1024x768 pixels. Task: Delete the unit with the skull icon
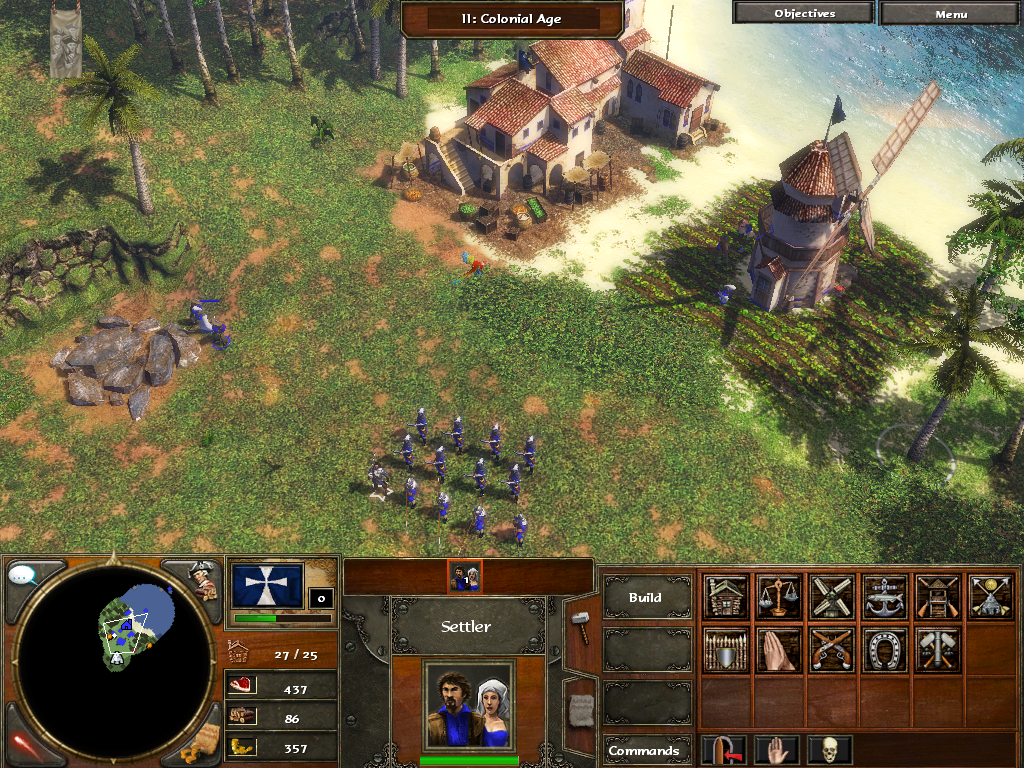coord(829,750)
